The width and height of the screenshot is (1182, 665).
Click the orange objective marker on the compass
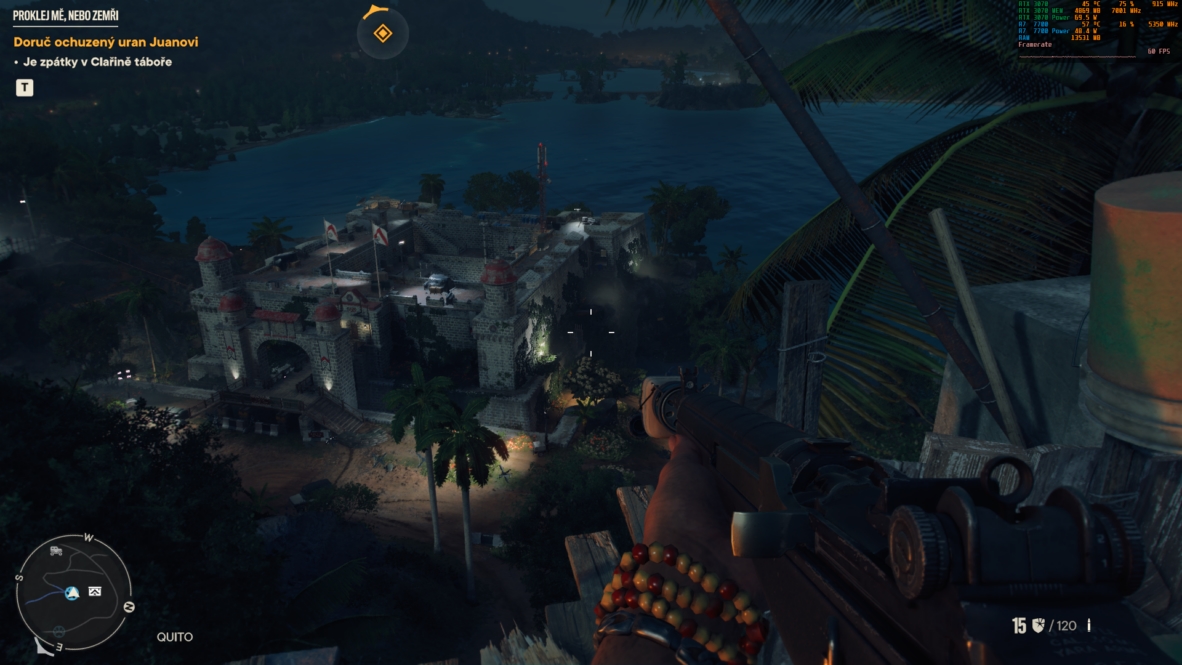pos(382,34)
